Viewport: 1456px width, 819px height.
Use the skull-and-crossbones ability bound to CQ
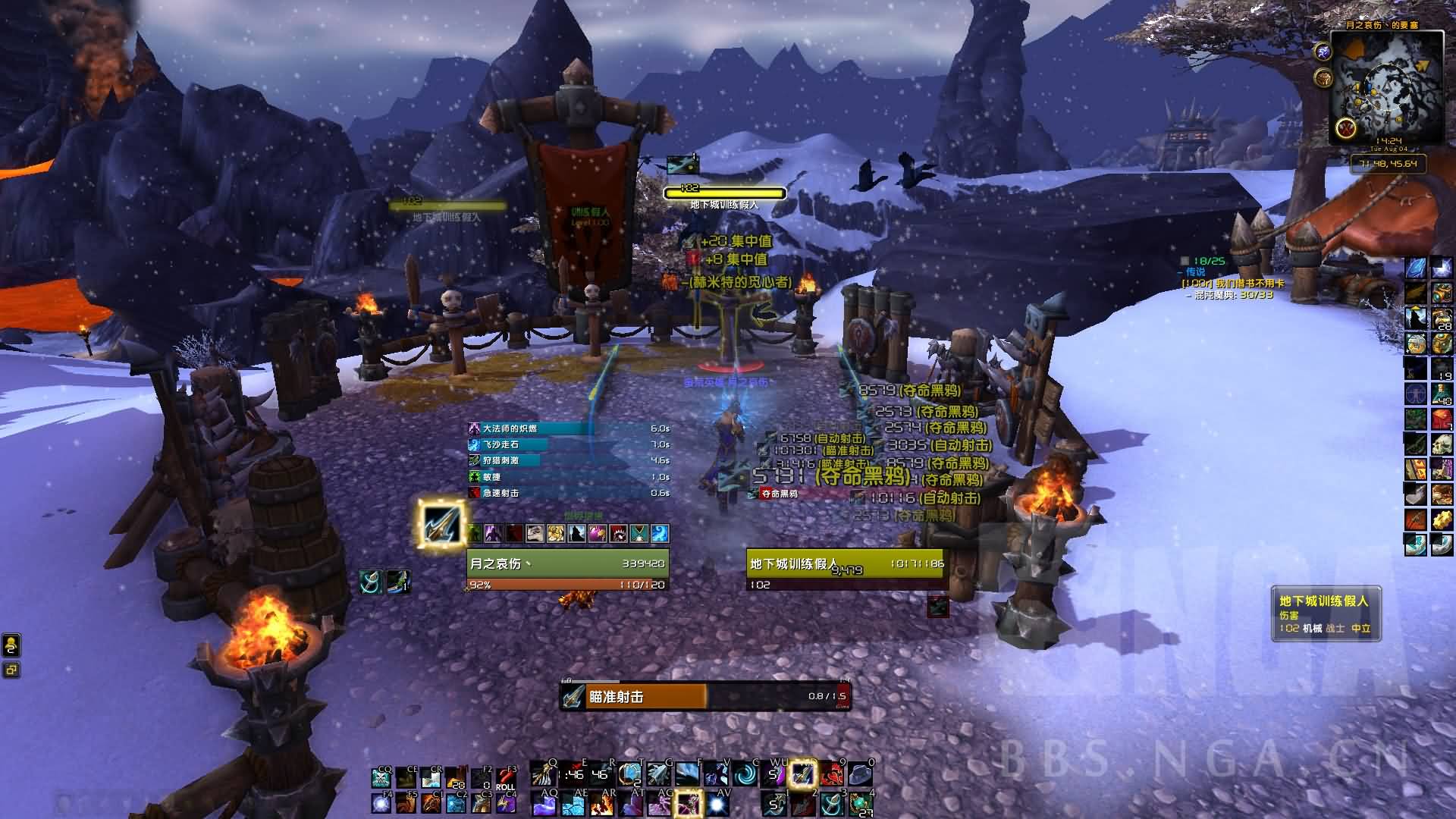pos(381,779)
